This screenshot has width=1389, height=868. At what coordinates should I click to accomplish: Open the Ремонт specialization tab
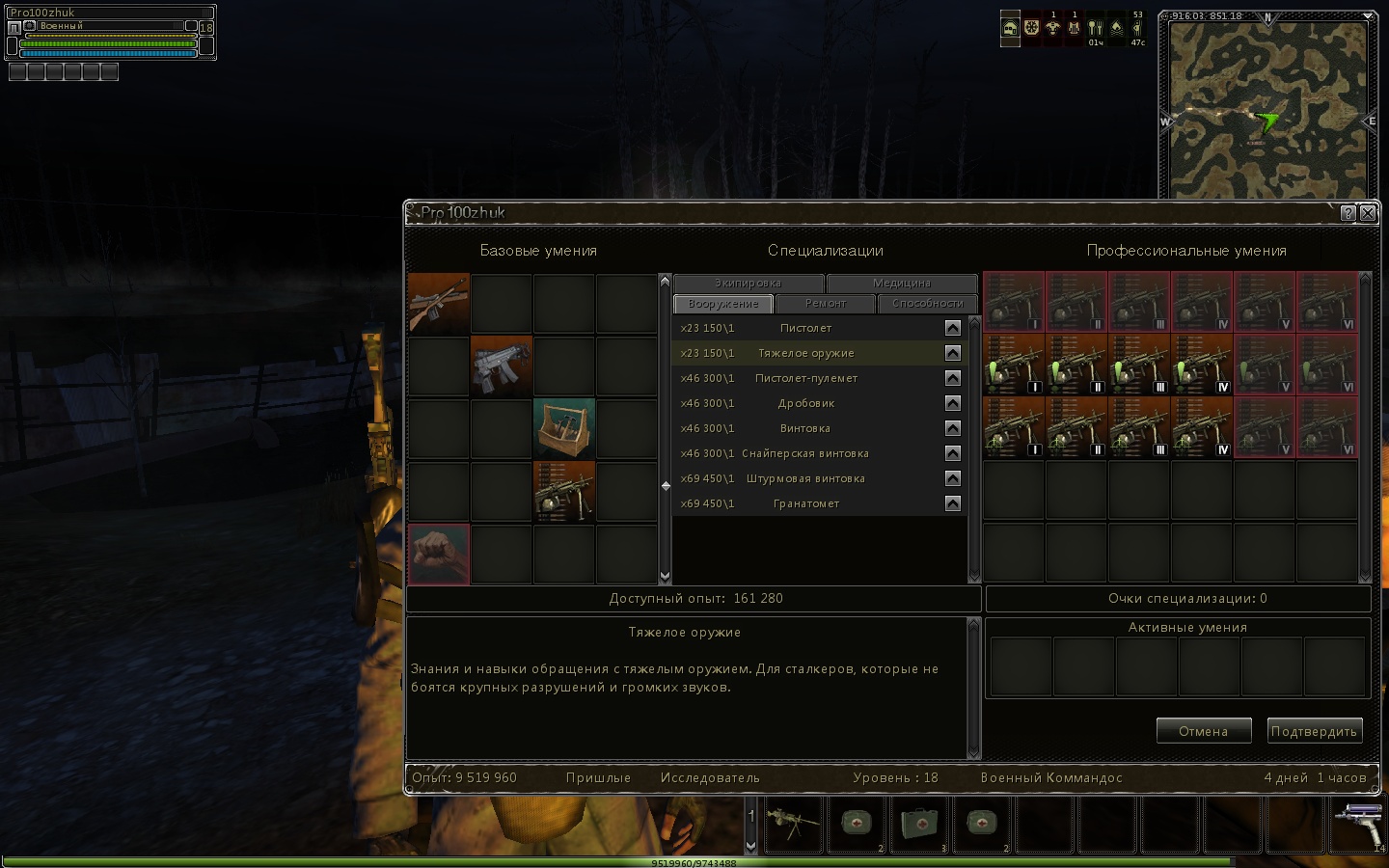point(826,304)
